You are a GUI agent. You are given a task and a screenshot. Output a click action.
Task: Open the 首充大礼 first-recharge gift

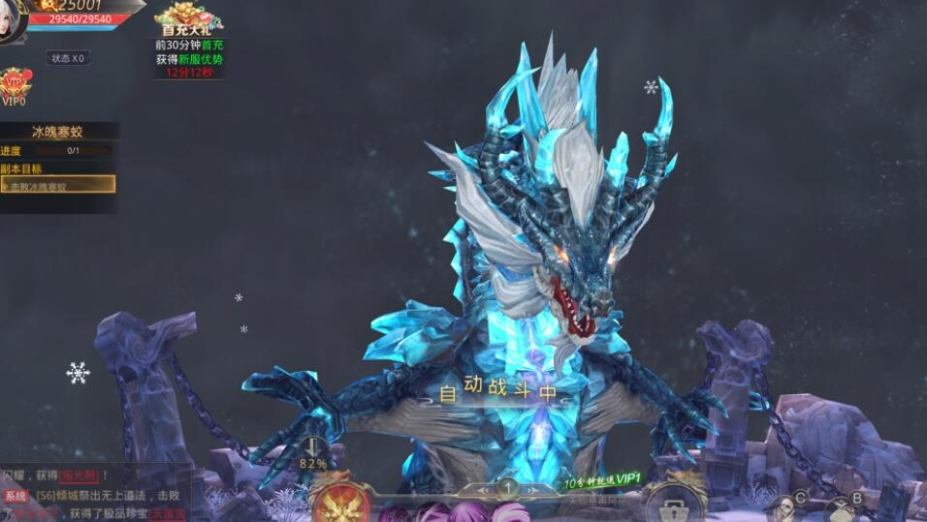tap(189, 18)
